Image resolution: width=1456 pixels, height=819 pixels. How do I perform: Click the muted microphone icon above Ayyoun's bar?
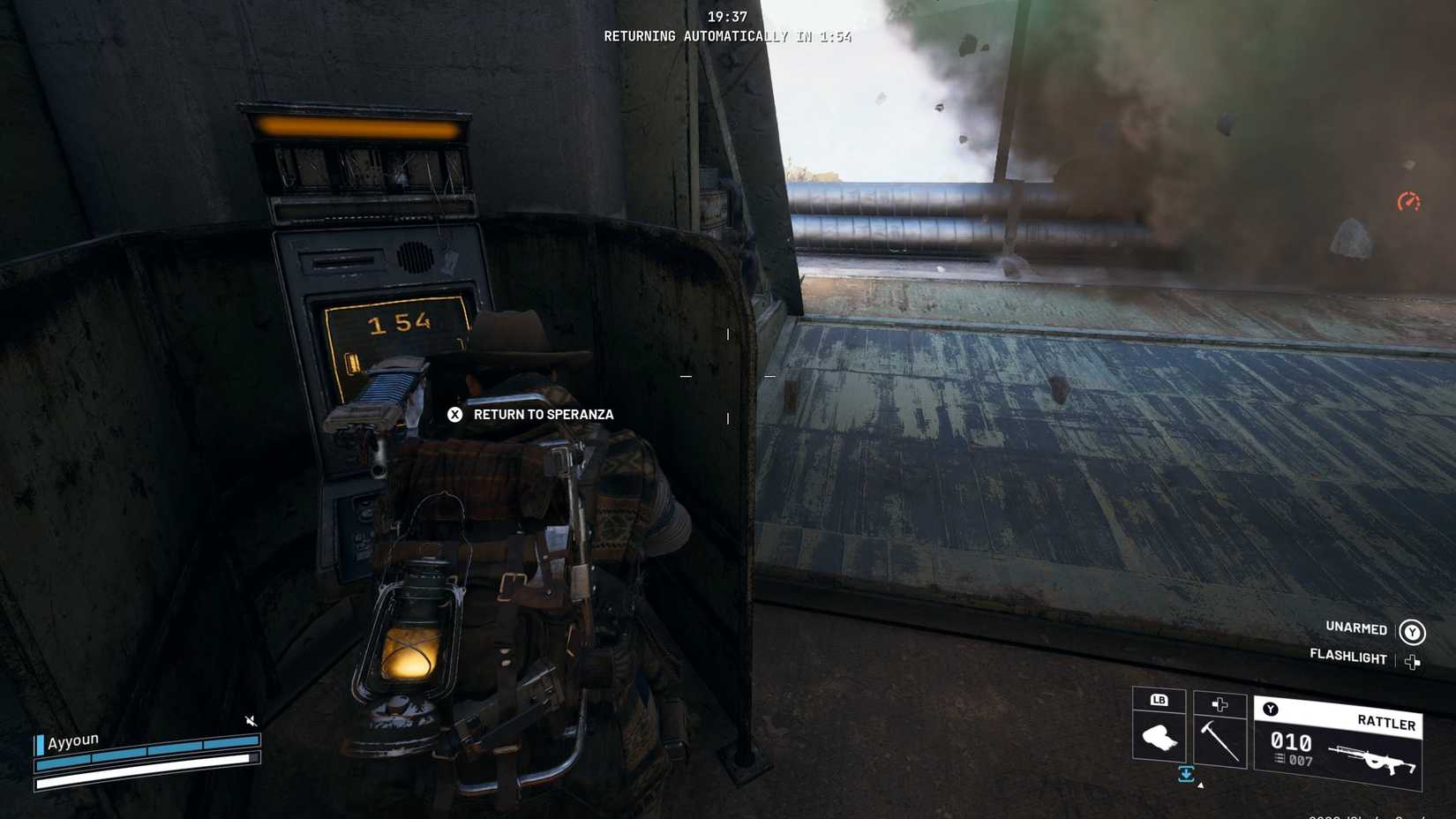point(249,720)
